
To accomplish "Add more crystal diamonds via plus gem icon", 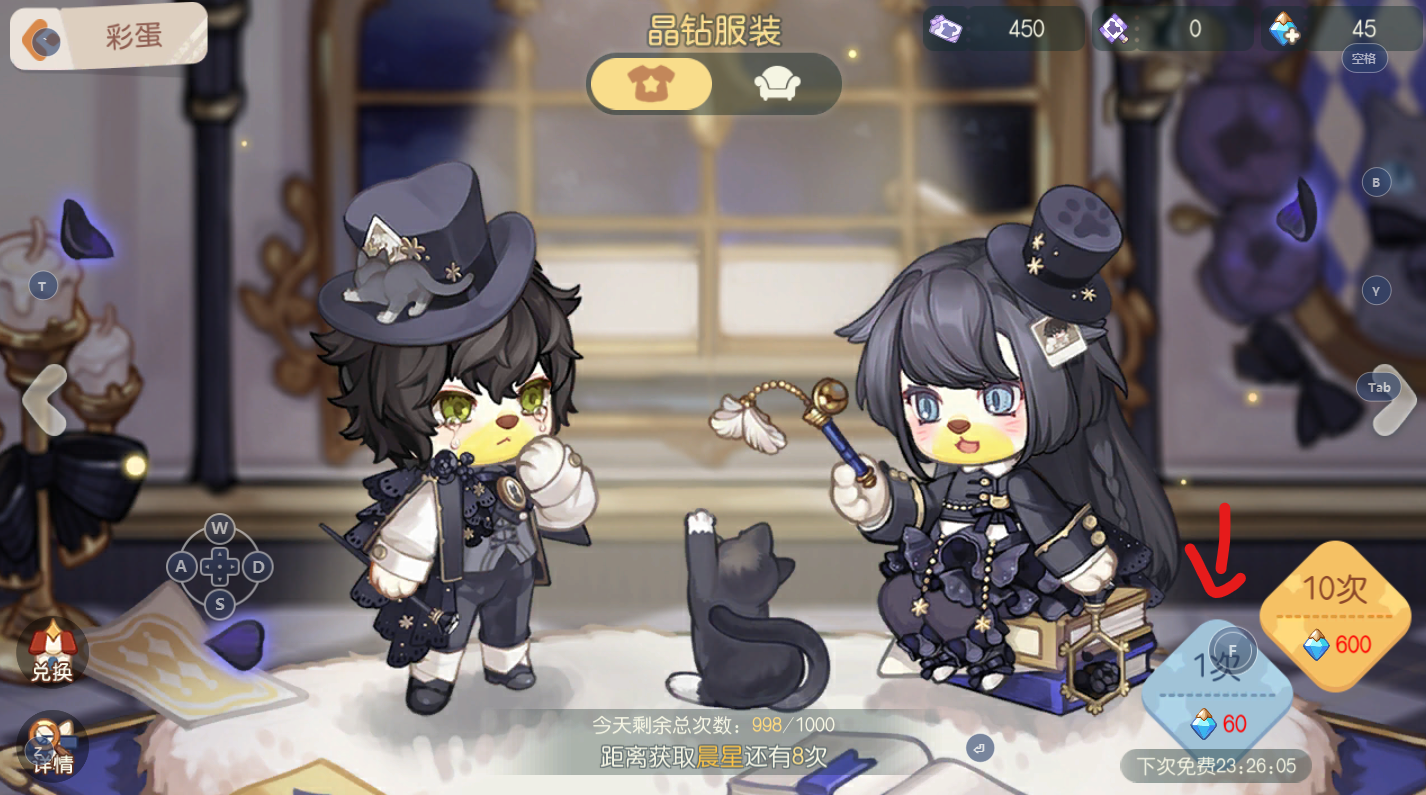I will pyautogui.click(x=1284, y=30).
